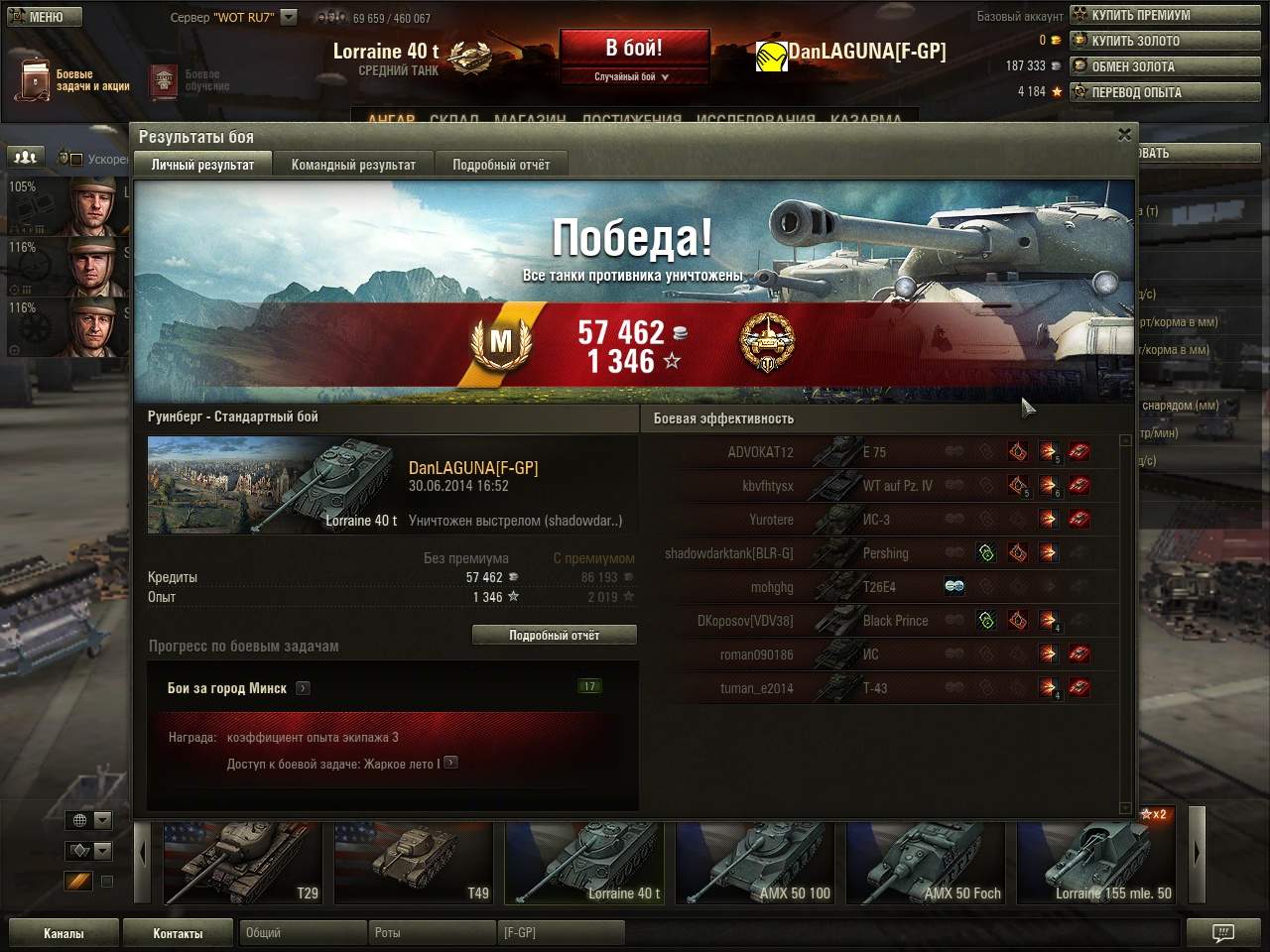The width and height of the screenshot is (1270, 952).
Task: Select the T29 tank in carousel
Action: 242,863
